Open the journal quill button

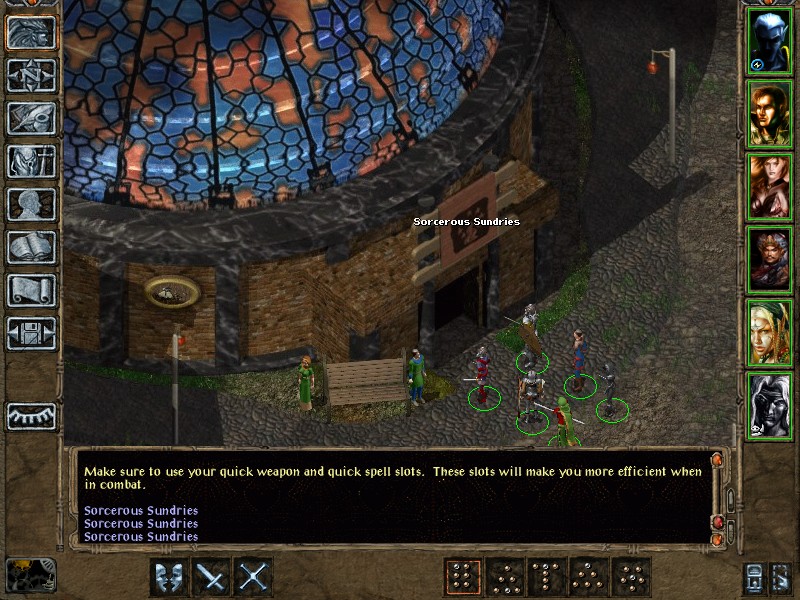(32, 118)
